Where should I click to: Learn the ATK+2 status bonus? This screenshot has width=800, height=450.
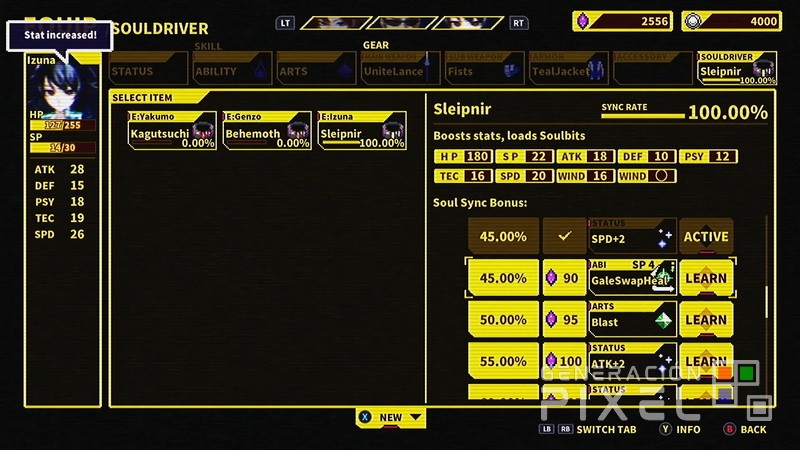[x=706, y=360]
